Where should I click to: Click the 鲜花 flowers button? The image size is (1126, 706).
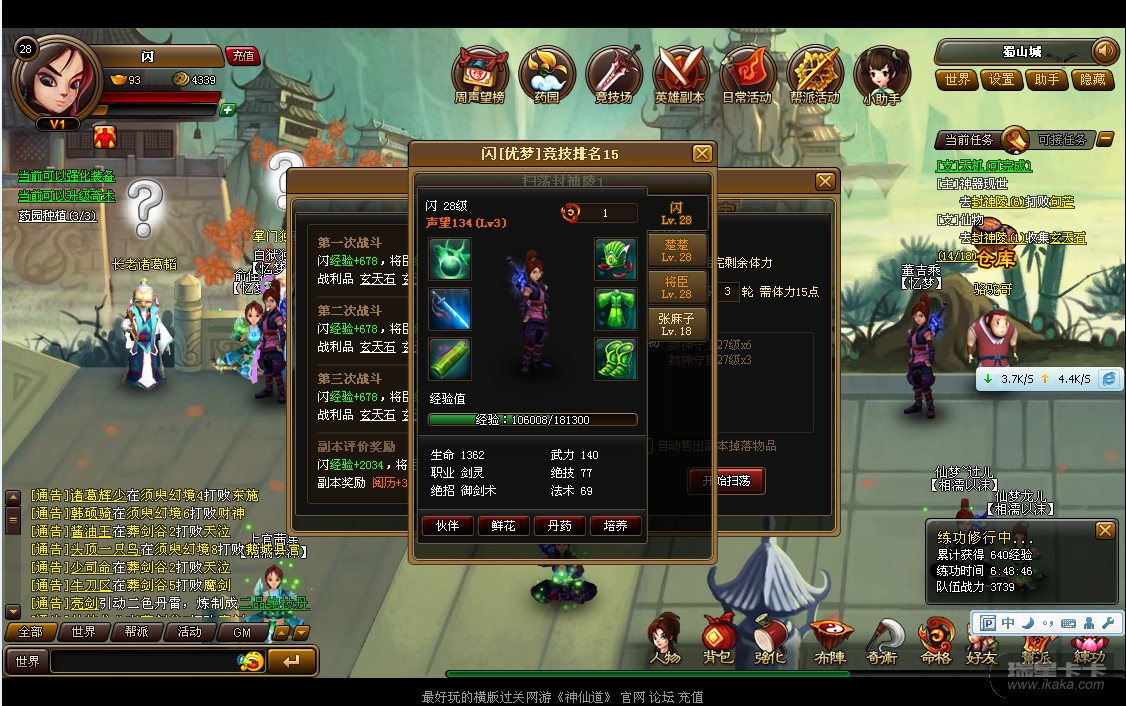(503, 525)
